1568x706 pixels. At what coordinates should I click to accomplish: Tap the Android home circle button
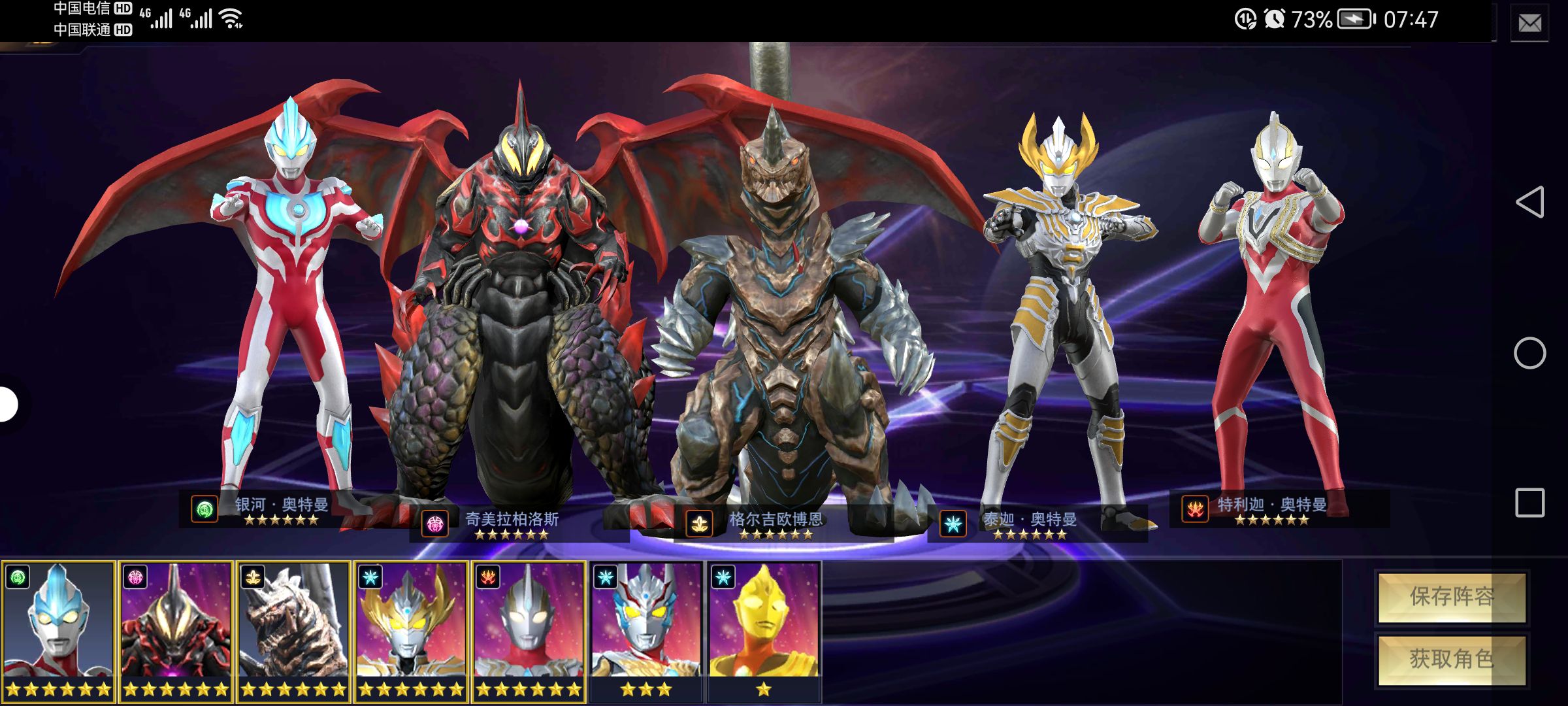point(1529,354)
